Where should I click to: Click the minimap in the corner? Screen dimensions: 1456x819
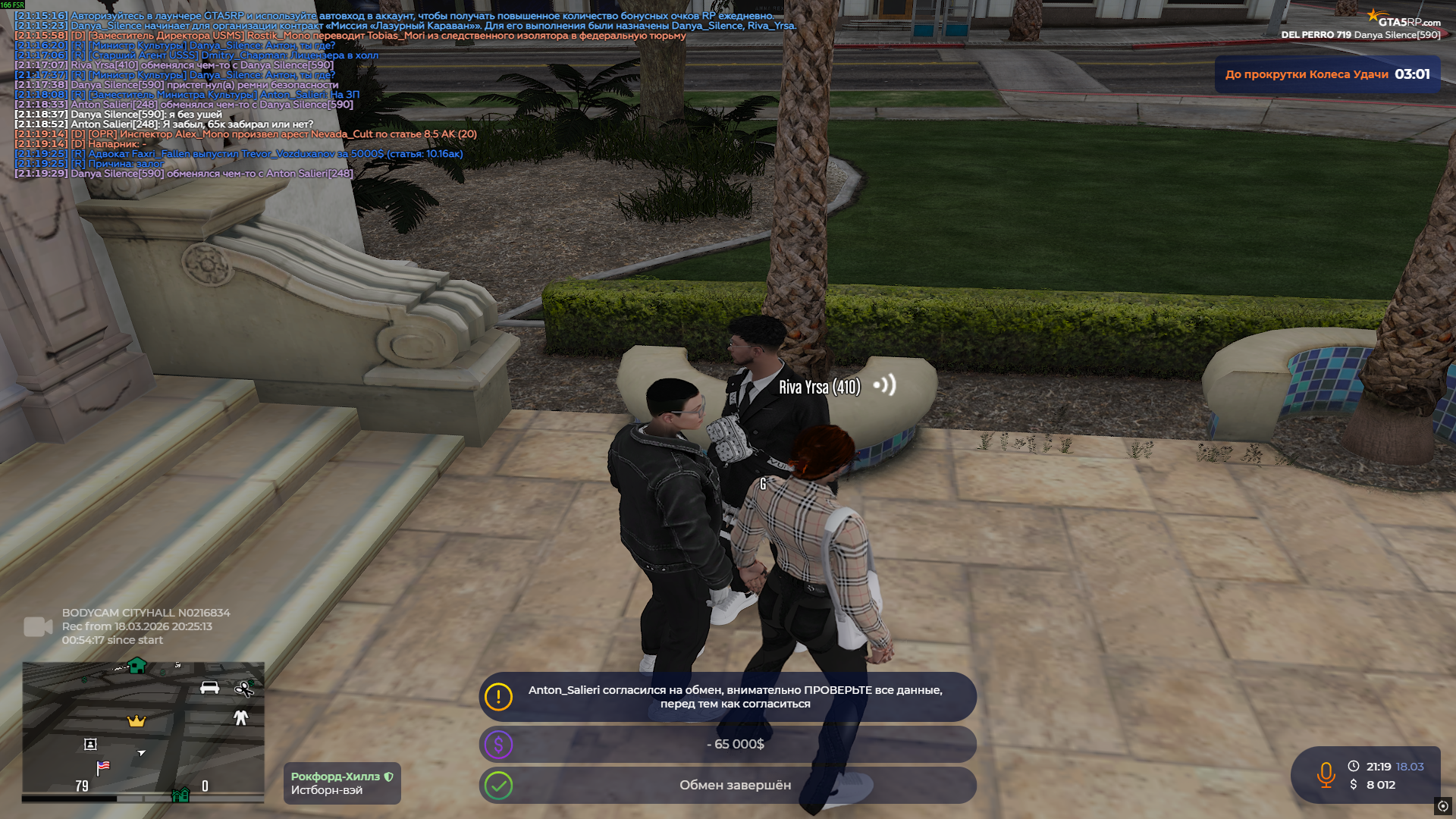coord(143,731)
